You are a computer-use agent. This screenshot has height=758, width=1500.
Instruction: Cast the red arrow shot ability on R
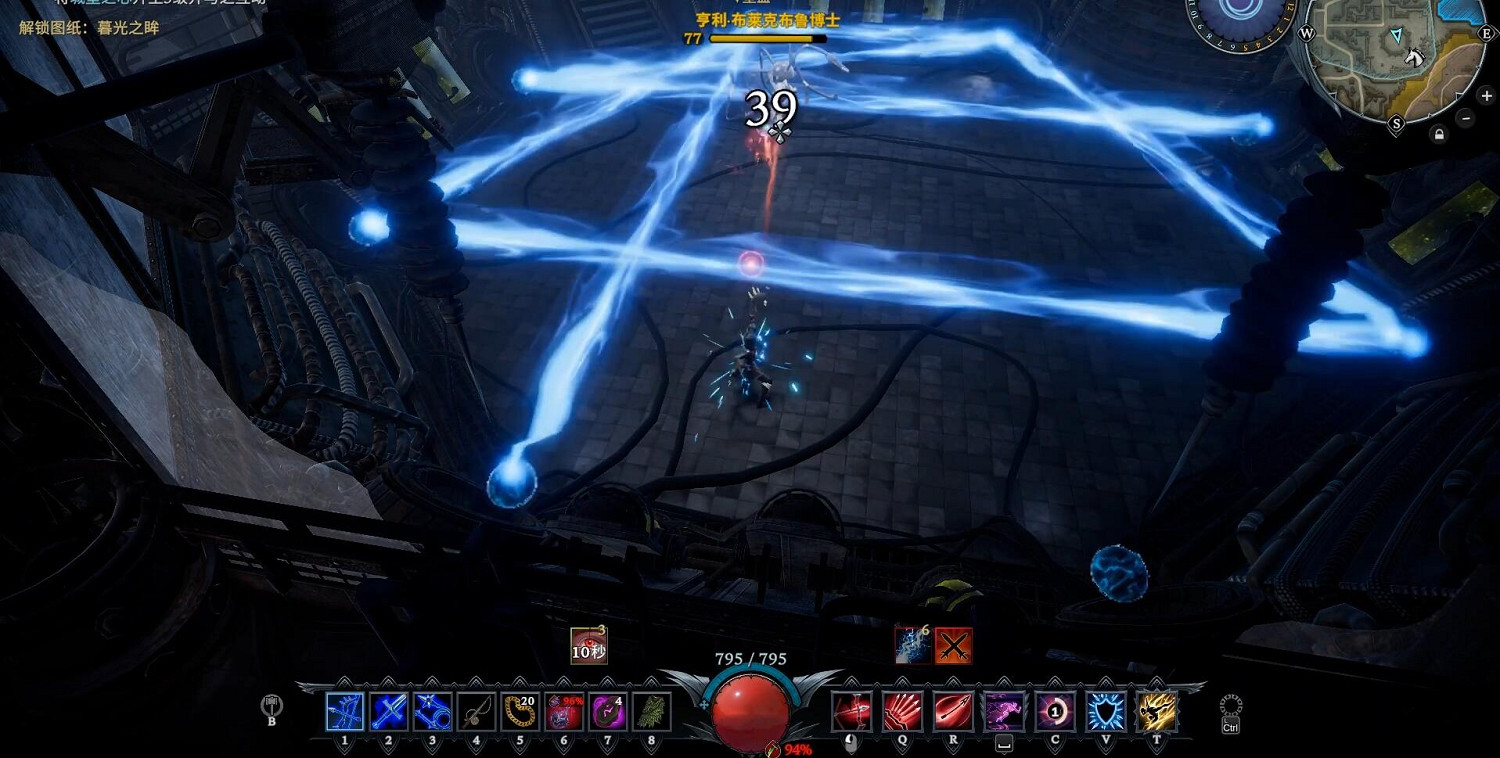(954, 712)
